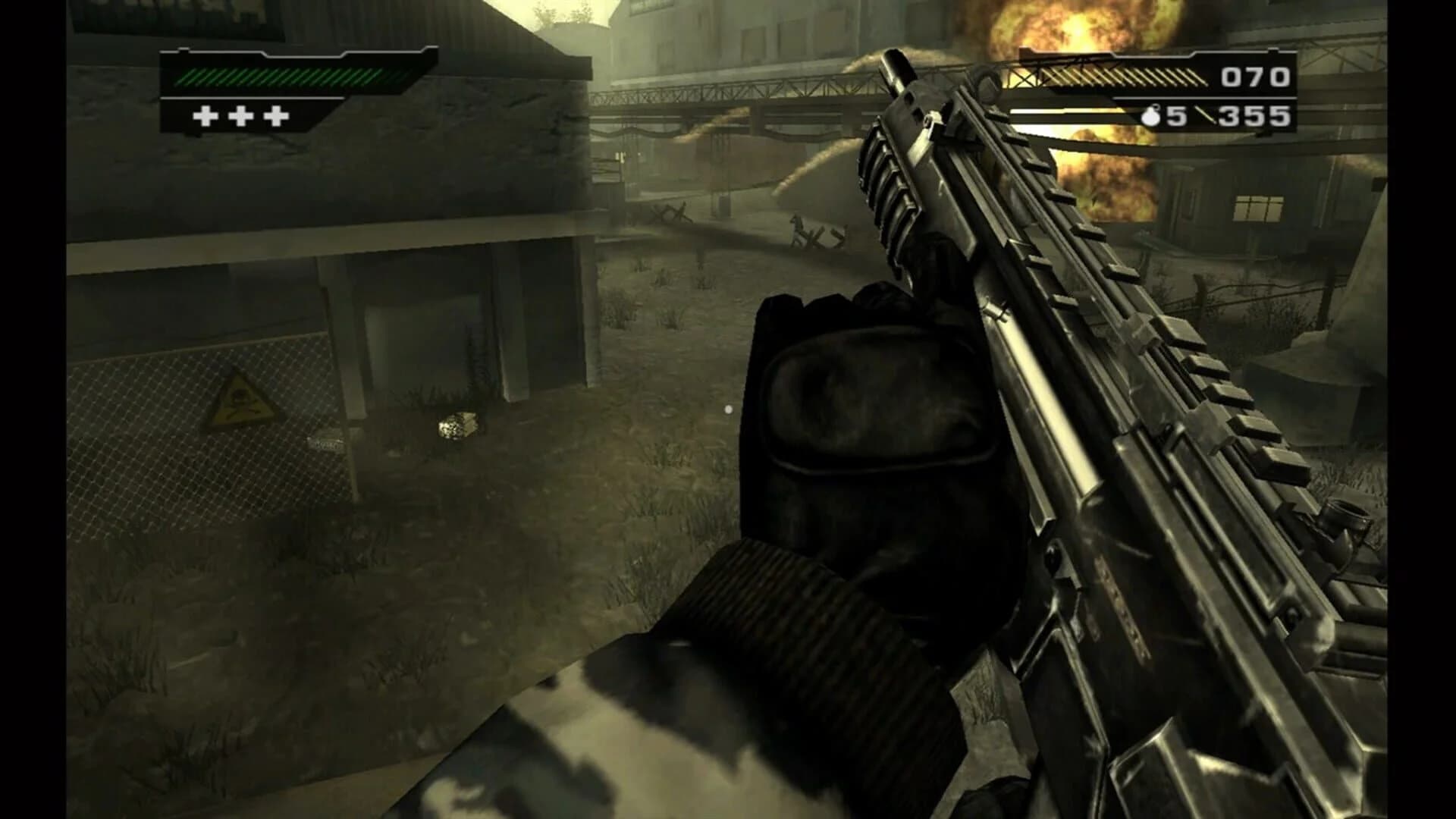Select the rightmost health cross icon
The image size is (1456, 819).
point(277,118)
